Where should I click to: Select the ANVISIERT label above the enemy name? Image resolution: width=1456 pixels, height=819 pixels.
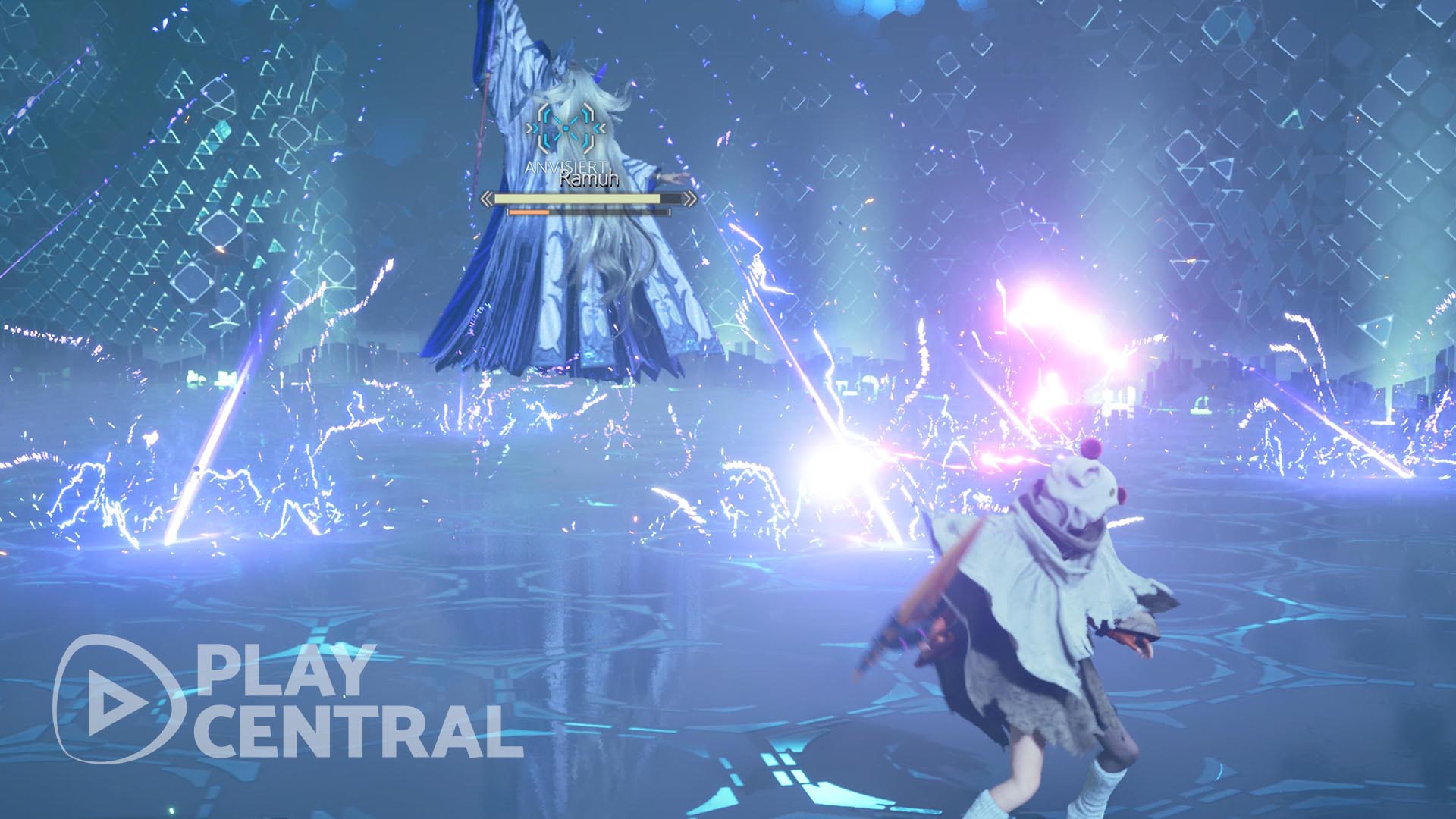[564, 167]
